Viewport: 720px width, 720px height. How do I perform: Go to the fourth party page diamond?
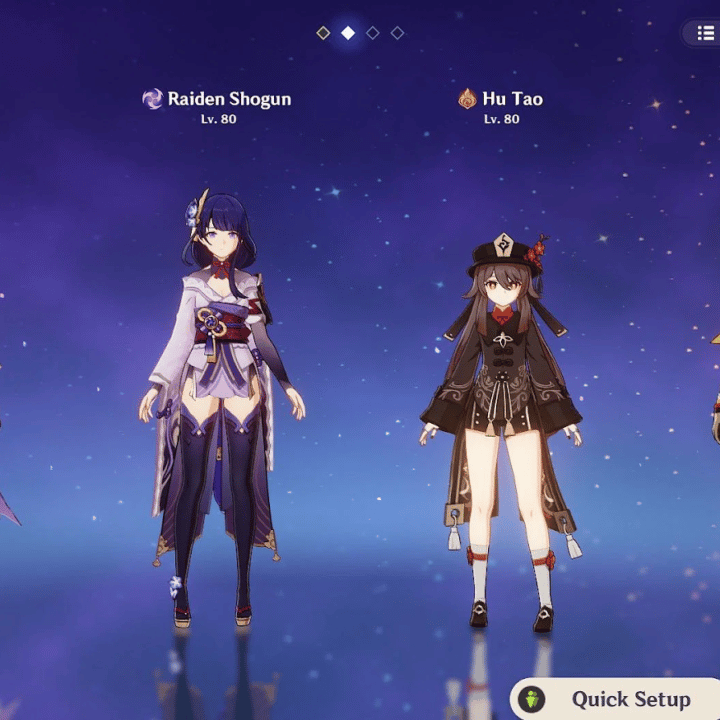[x=397, y=33]
